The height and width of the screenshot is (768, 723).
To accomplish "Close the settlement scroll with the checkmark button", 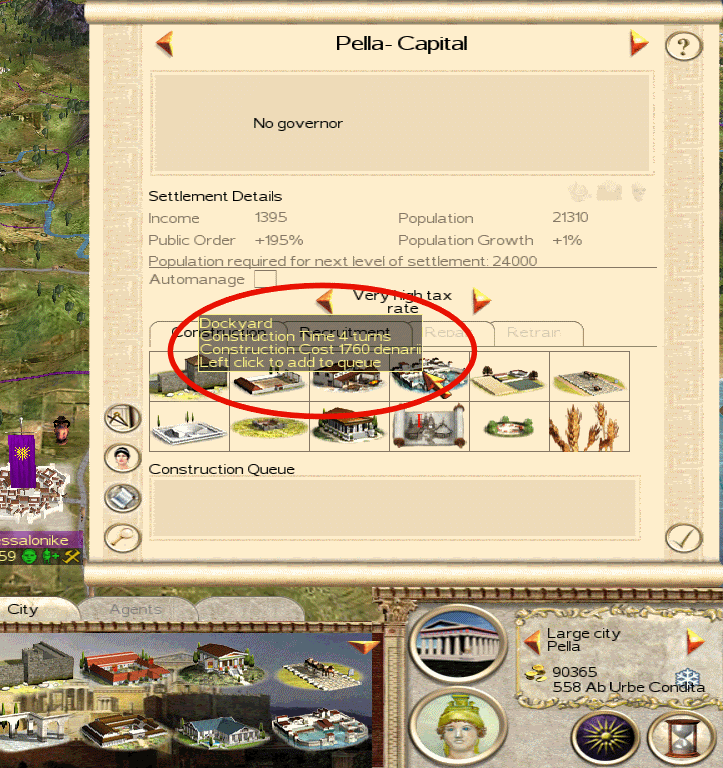I will click(684, 537).
